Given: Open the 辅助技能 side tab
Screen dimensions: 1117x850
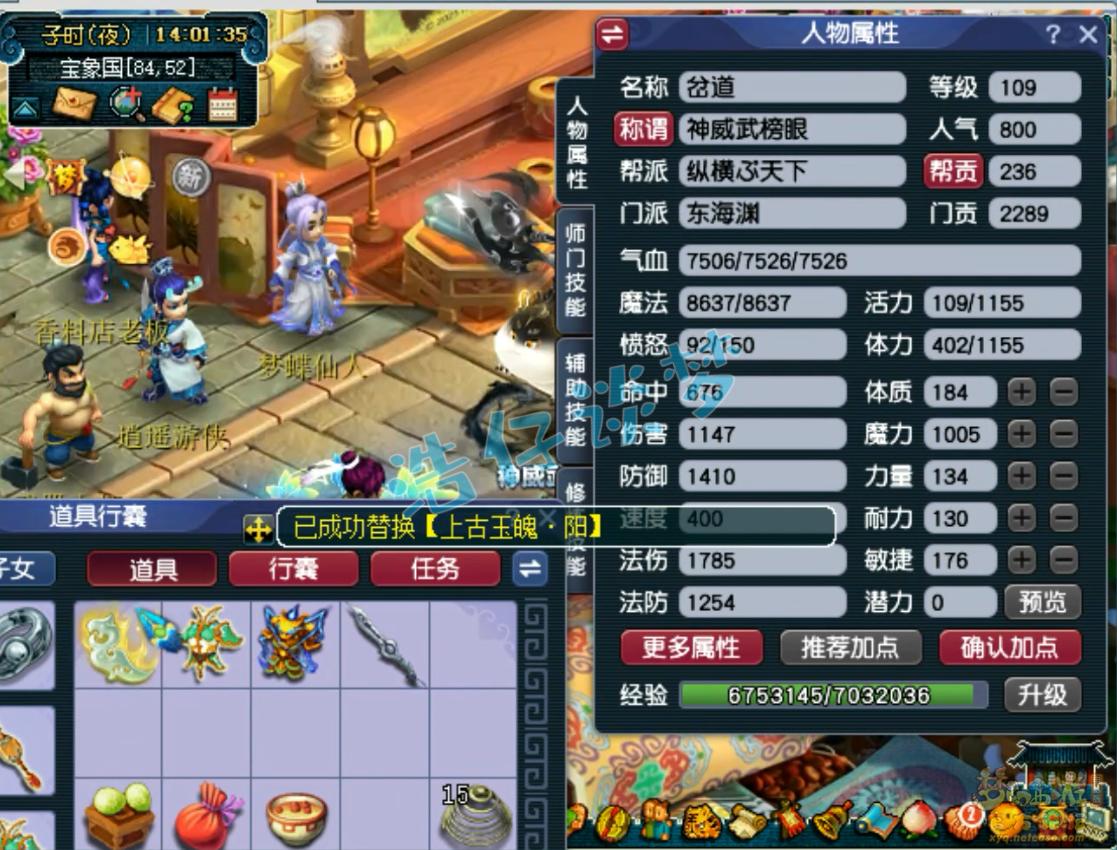Looking at the screenshot, I should pyautogui.click(x=575, y=400).
